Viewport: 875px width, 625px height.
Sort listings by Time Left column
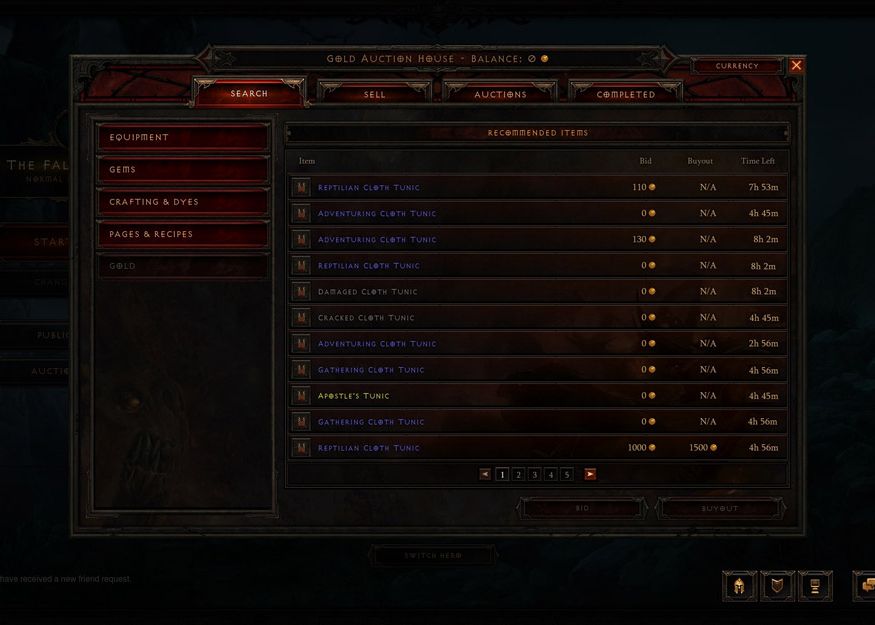point(758,161)
